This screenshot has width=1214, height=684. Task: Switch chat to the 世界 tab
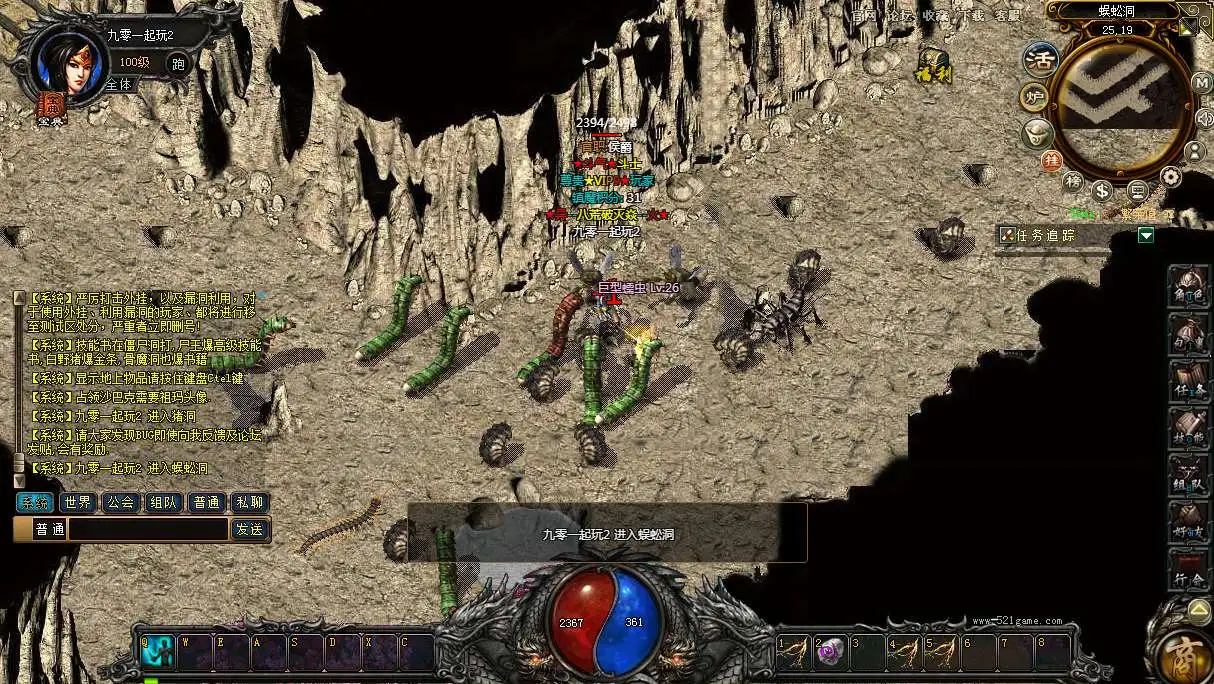pos(78,502)
